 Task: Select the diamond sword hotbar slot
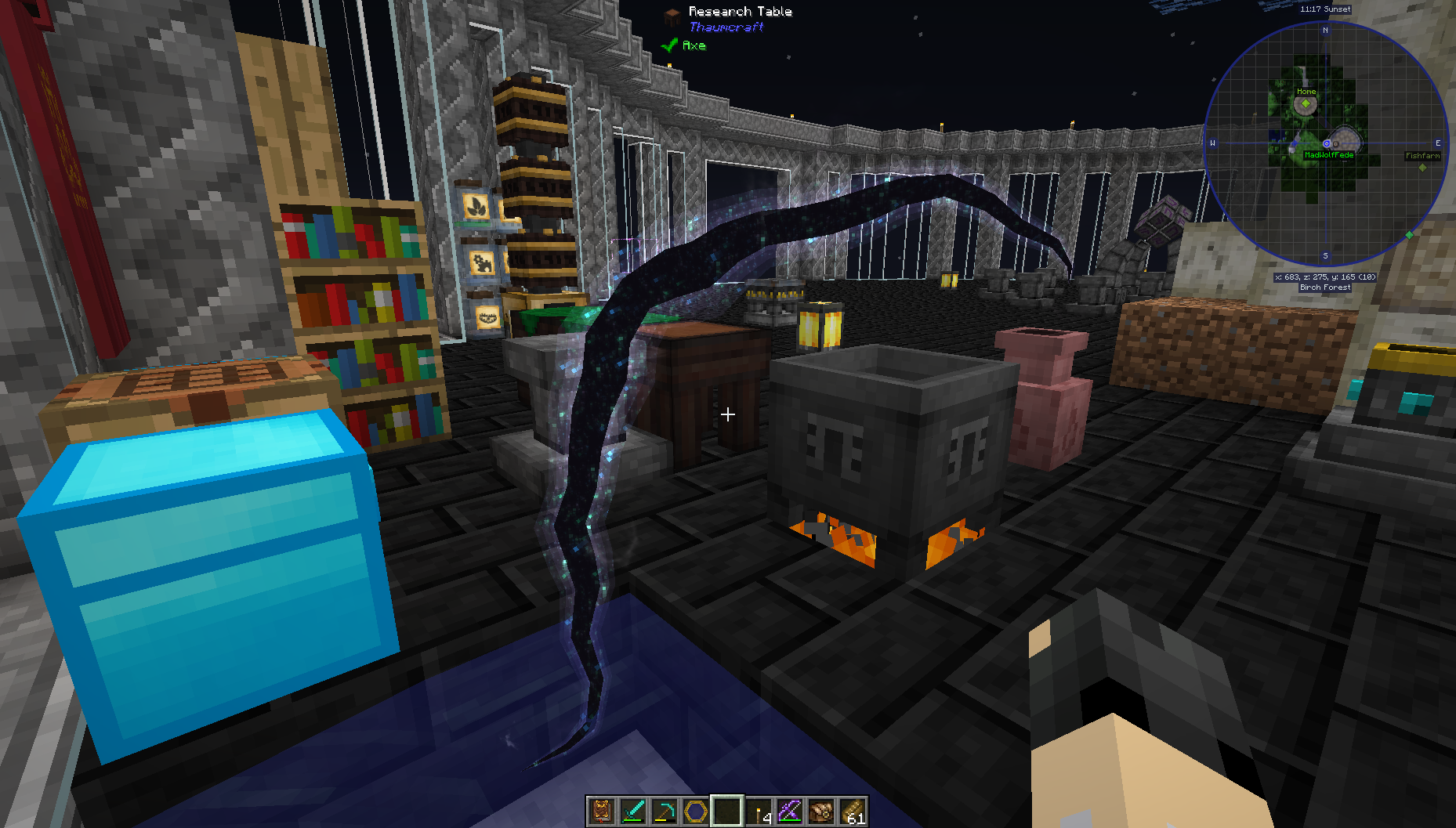click(632, 812)
